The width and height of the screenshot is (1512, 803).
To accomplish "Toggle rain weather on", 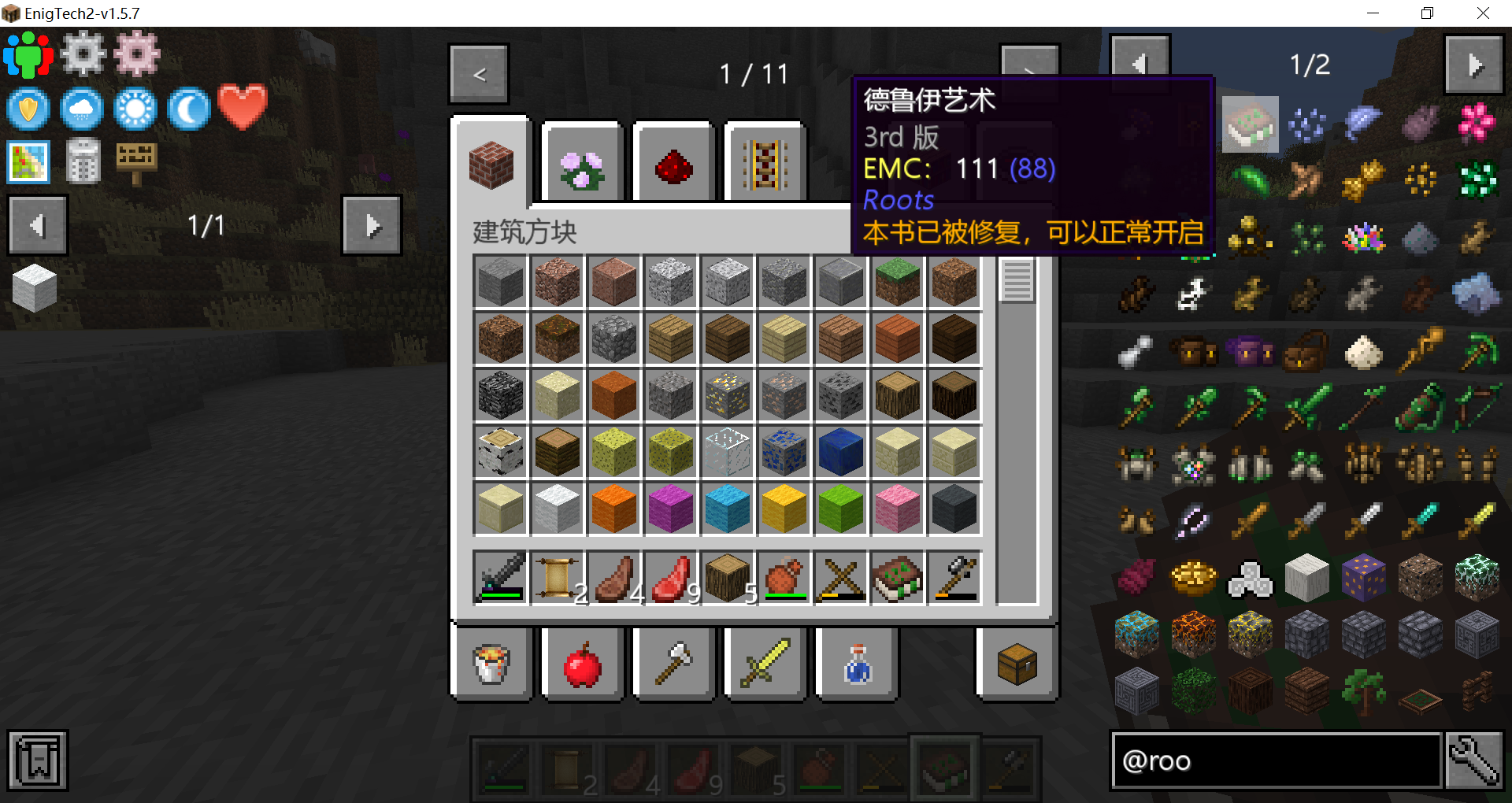I will point(82,109).
